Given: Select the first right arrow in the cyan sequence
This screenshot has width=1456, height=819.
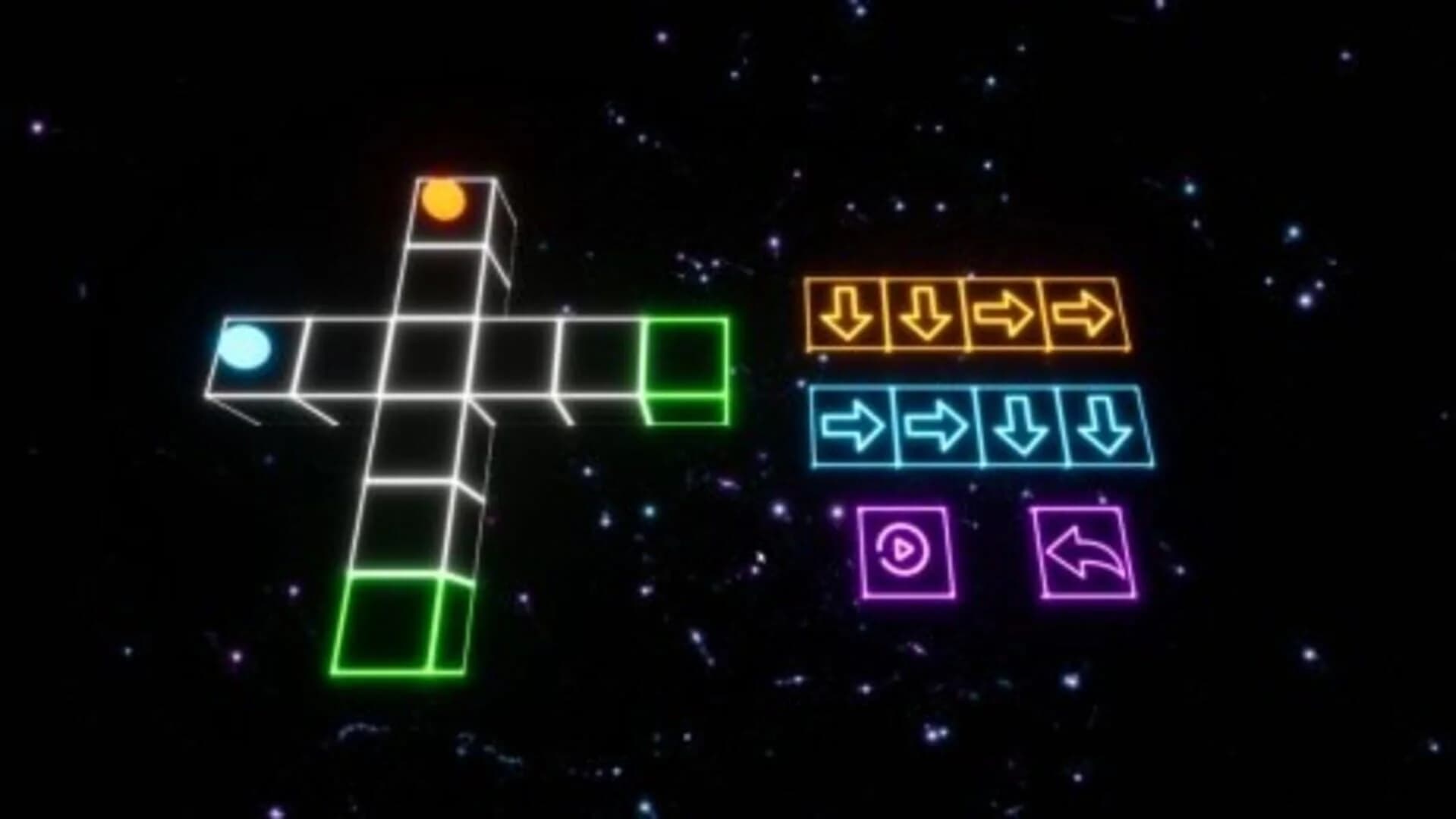Looking at the screenshot, I should pos(854,428).
